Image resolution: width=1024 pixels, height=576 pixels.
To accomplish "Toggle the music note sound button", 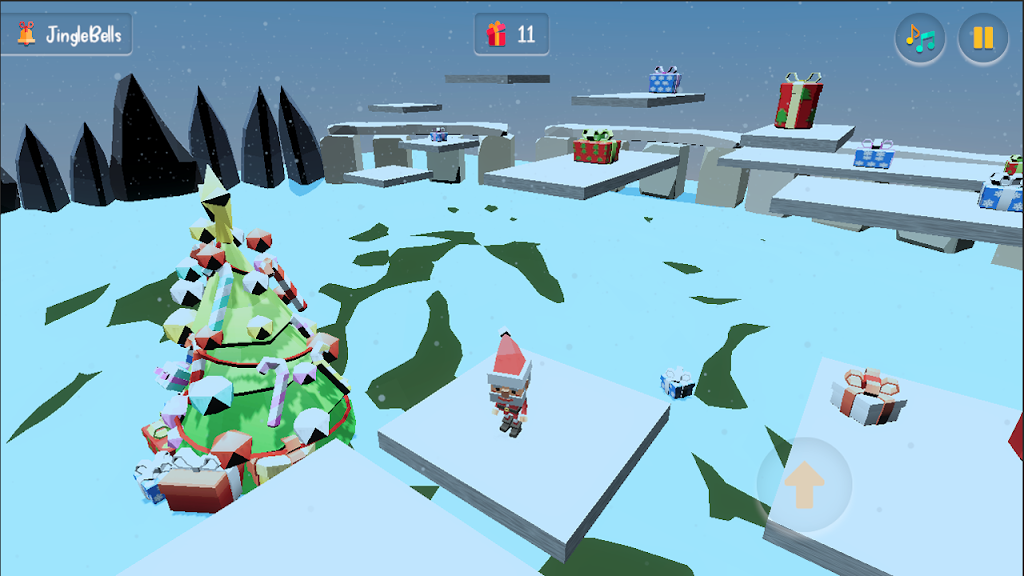I will (920, 38).
